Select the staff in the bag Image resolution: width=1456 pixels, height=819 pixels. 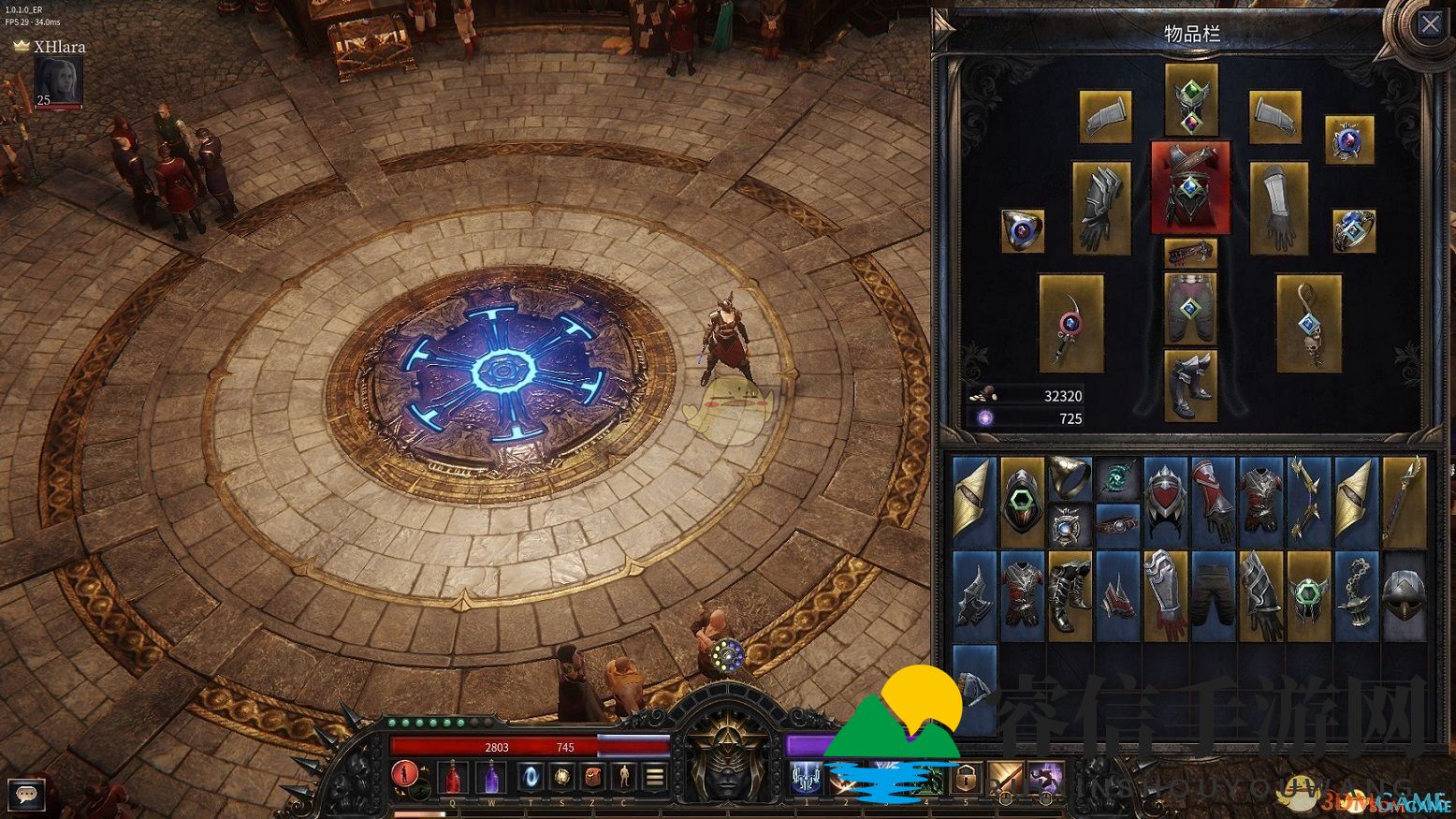click(x=1404, y=502)
